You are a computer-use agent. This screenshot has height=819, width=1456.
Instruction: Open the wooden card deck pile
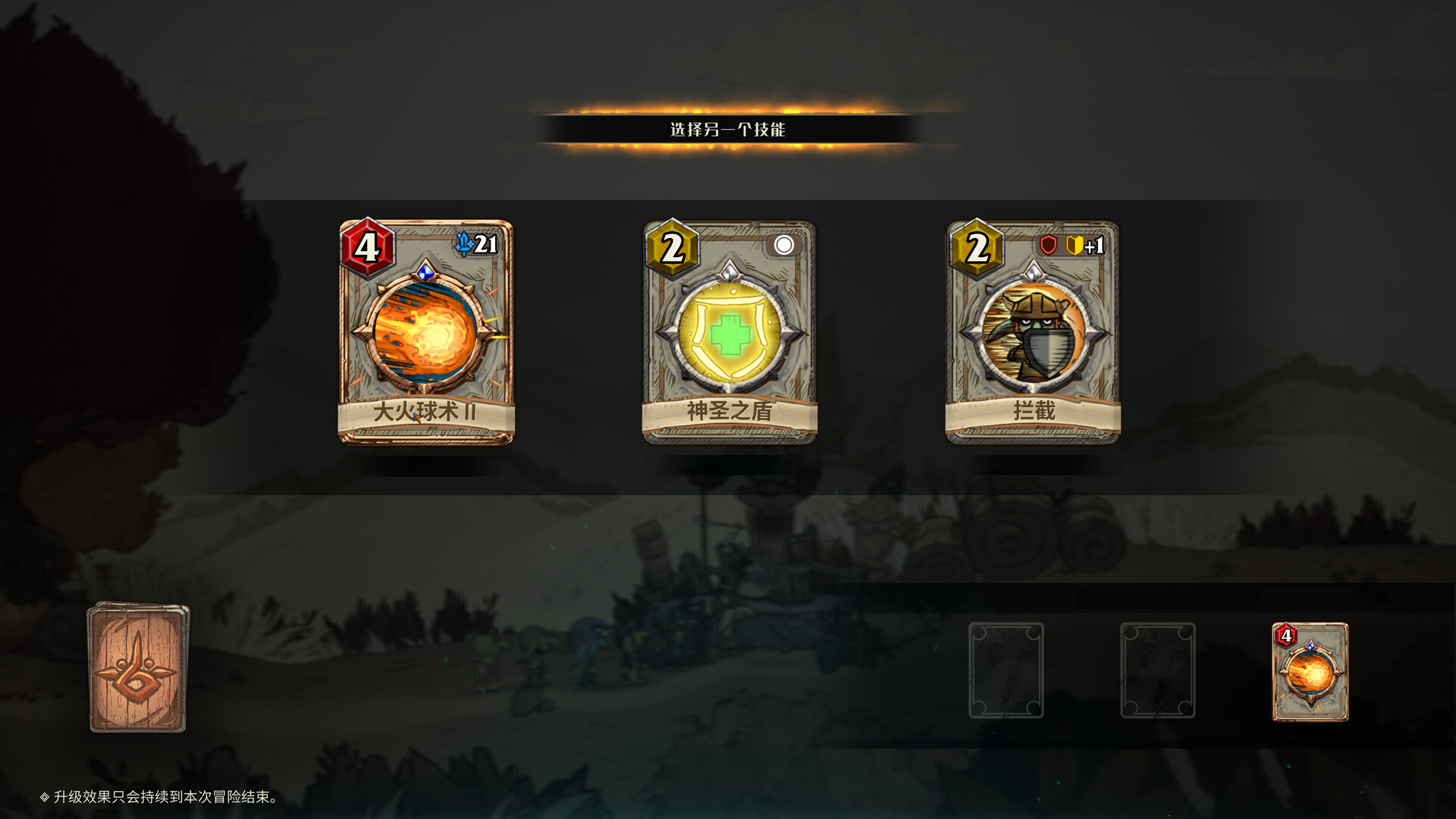[x=137, y=667]
